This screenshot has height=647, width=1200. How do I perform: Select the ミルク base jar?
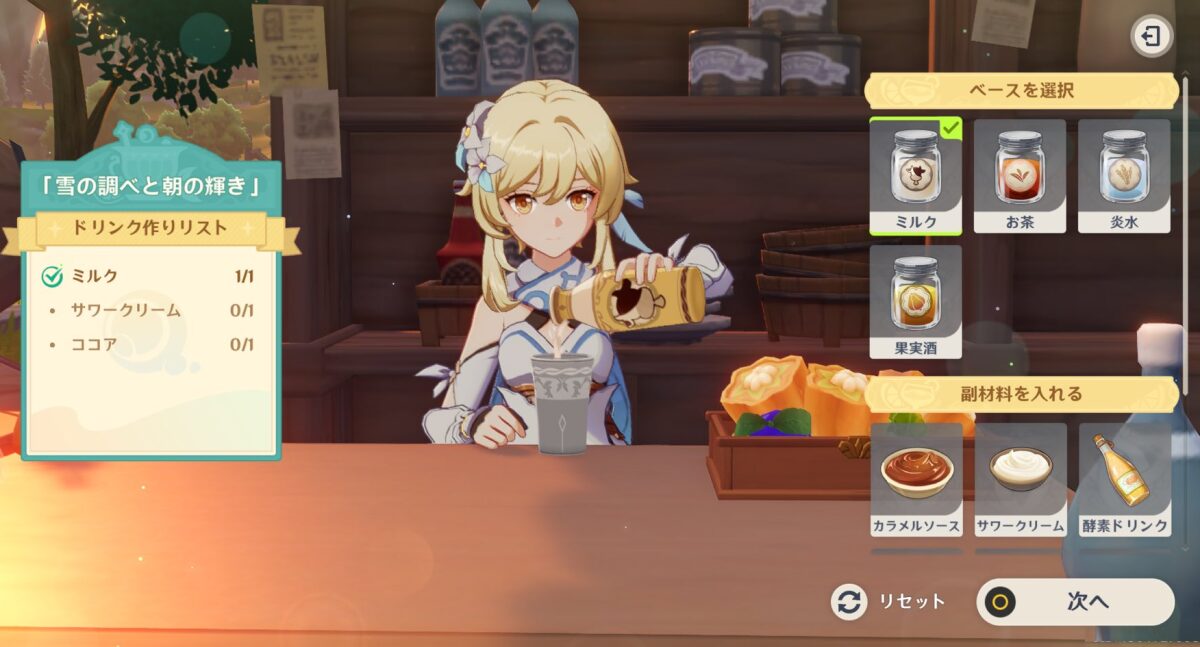click(x=915, y=175)
